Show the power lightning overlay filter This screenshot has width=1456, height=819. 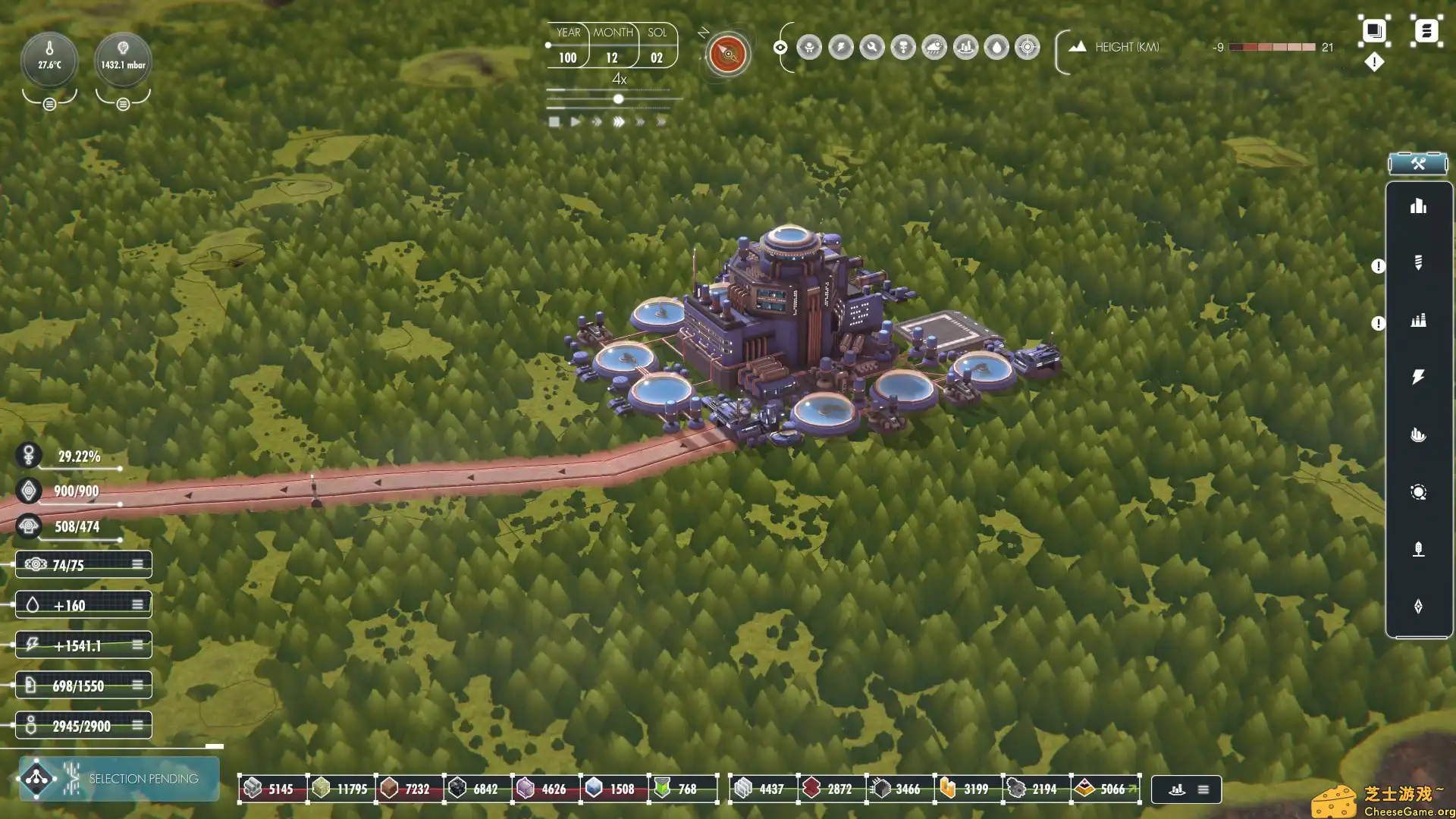tap(841, 48)
